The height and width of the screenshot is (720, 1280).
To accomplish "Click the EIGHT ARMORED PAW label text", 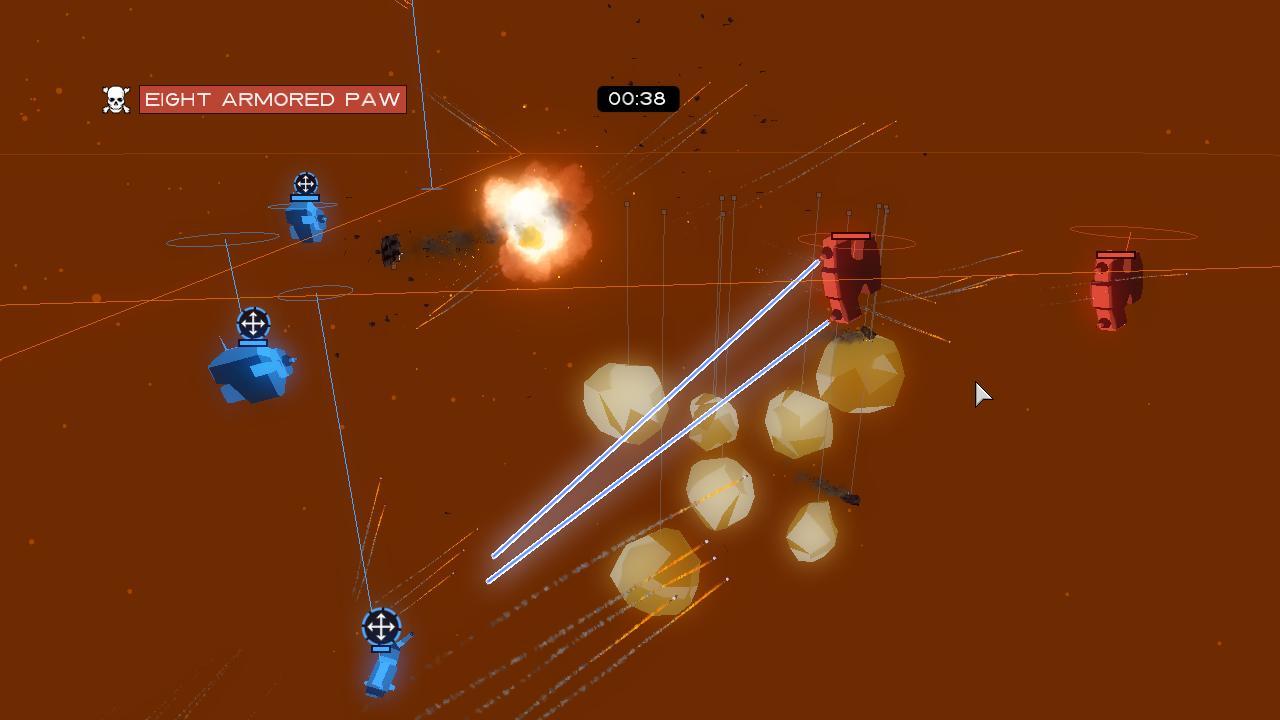I will pyautogui.click(x=273, y=100).
